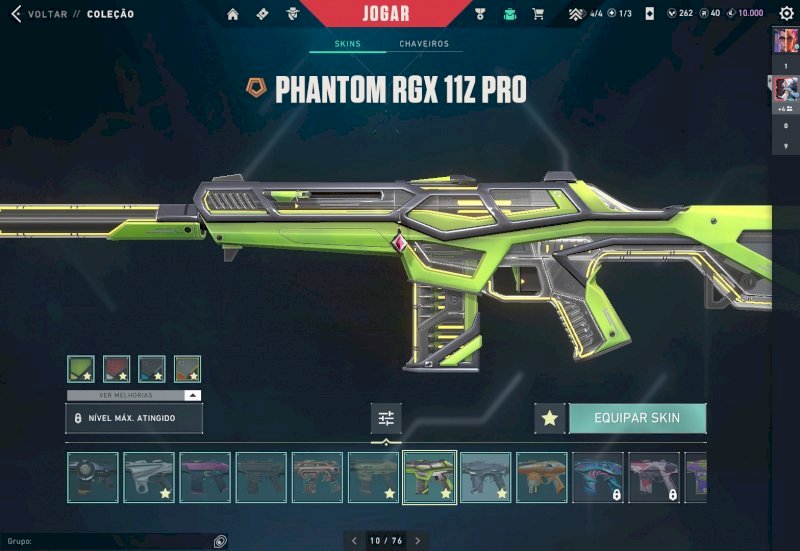800x551 pixels.
Task: Expand the Ver Melhorias upgrades panel
Action: tap(134, 395)
